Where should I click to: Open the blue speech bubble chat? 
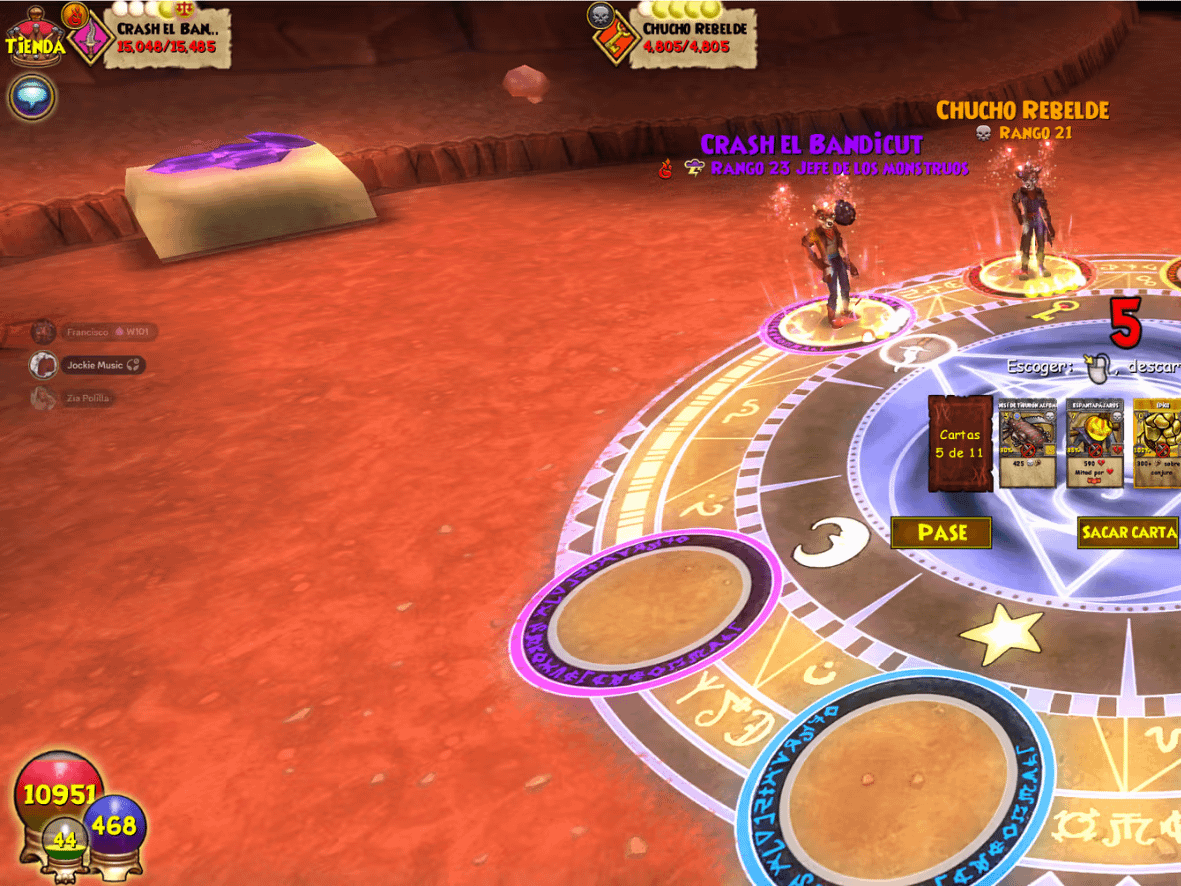pos(32,97)
